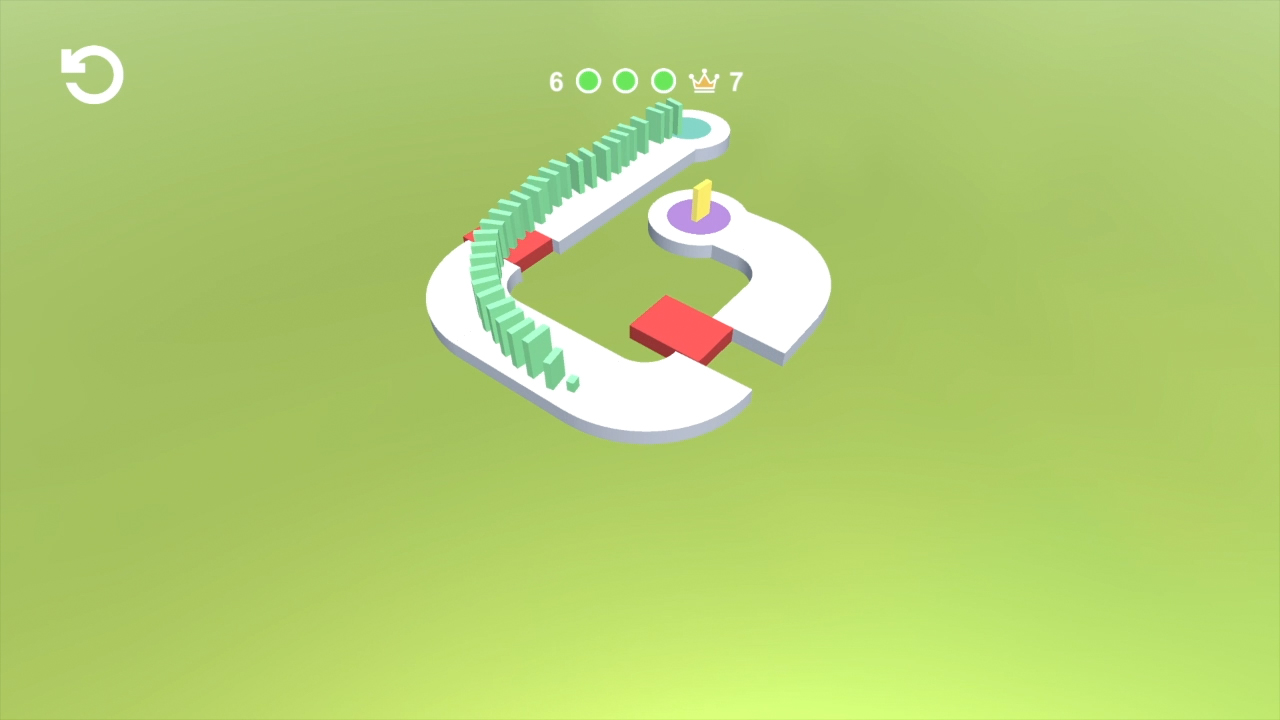
Task: Select the first green dot indicator
Action: (x=588, y=80)
